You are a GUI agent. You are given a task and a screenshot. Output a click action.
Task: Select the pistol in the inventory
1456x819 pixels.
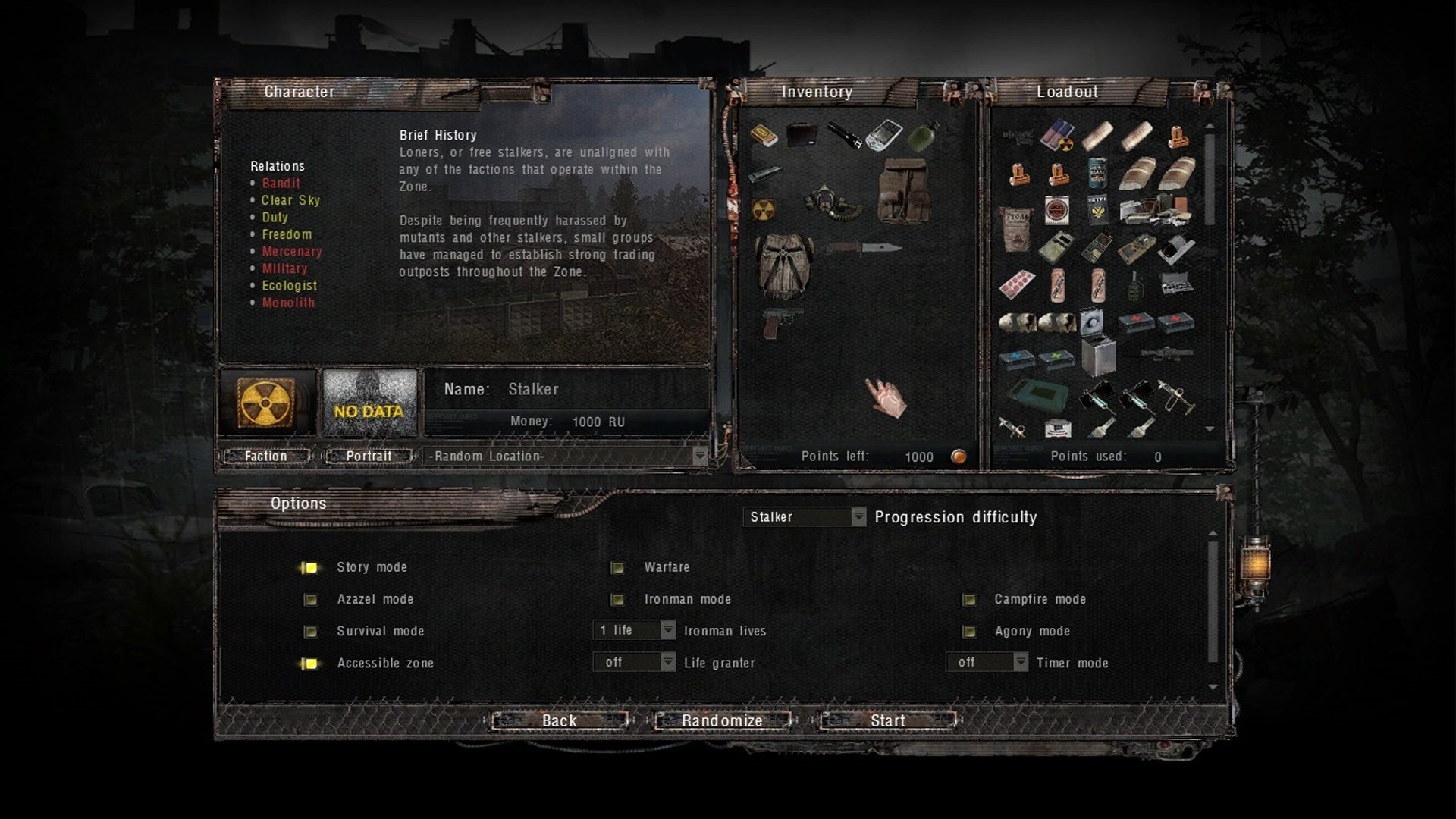[x=773, y=322]
